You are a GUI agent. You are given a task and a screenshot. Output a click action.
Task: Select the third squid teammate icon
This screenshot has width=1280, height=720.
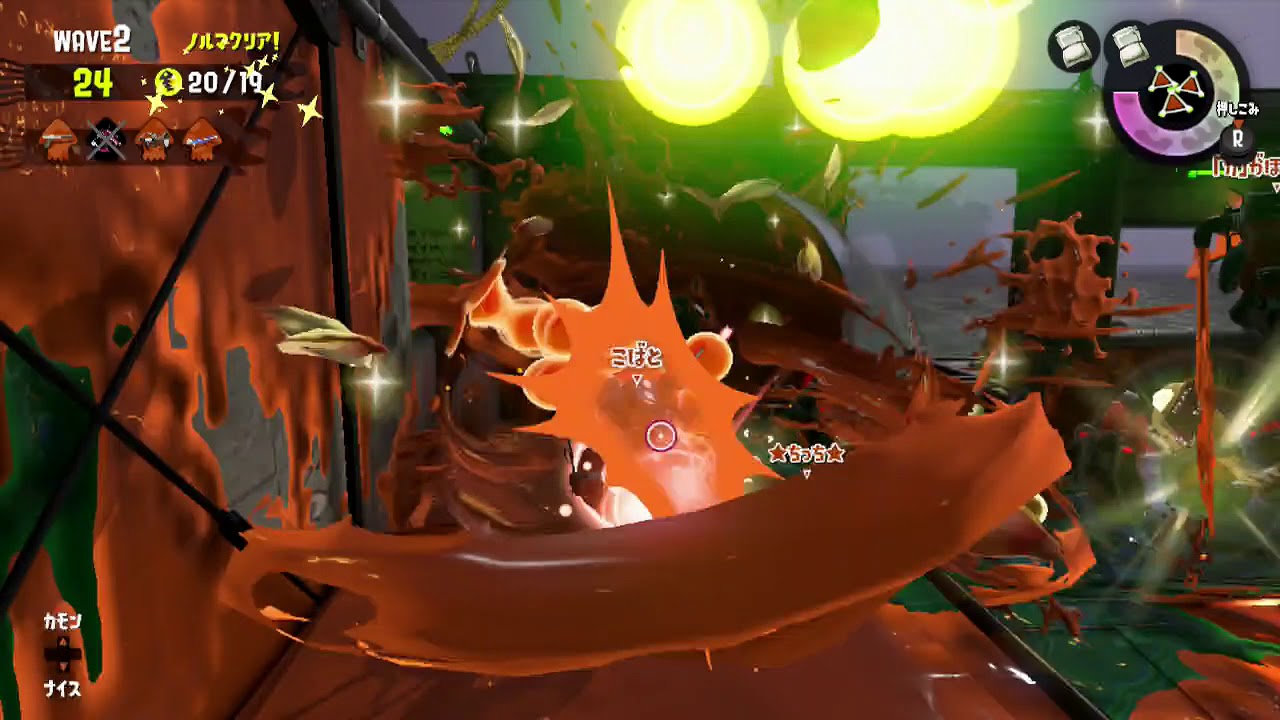(x=151, y=140)
